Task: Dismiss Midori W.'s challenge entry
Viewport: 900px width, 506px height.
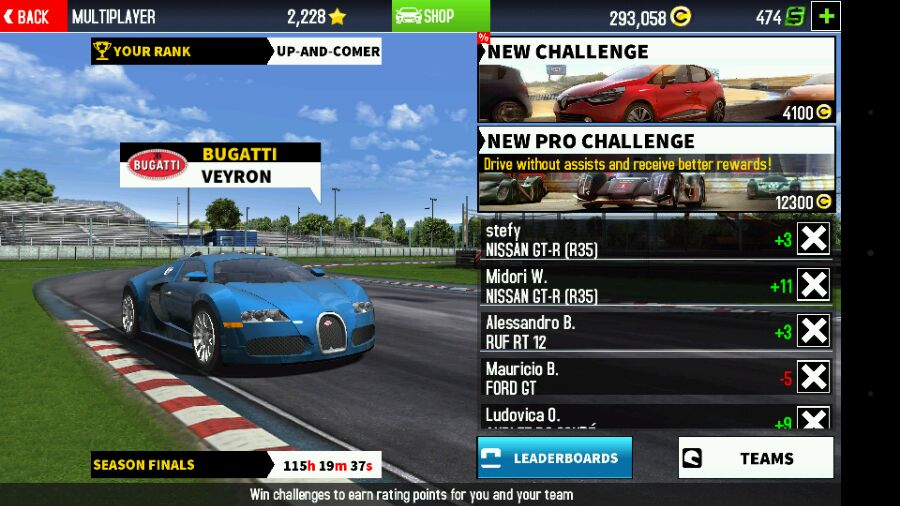Action: coord(813,285)
